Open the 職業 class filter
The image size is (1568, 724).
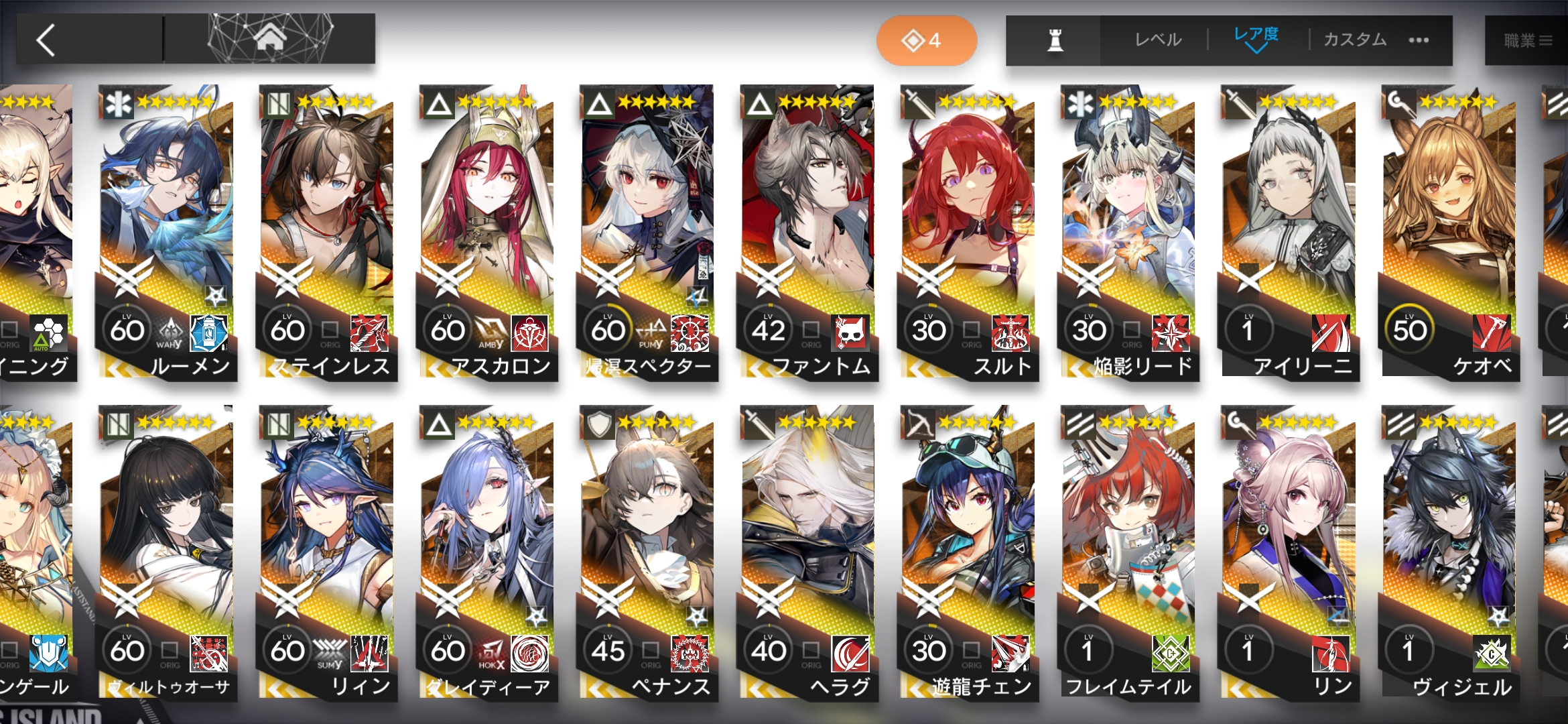[1528, 41]
